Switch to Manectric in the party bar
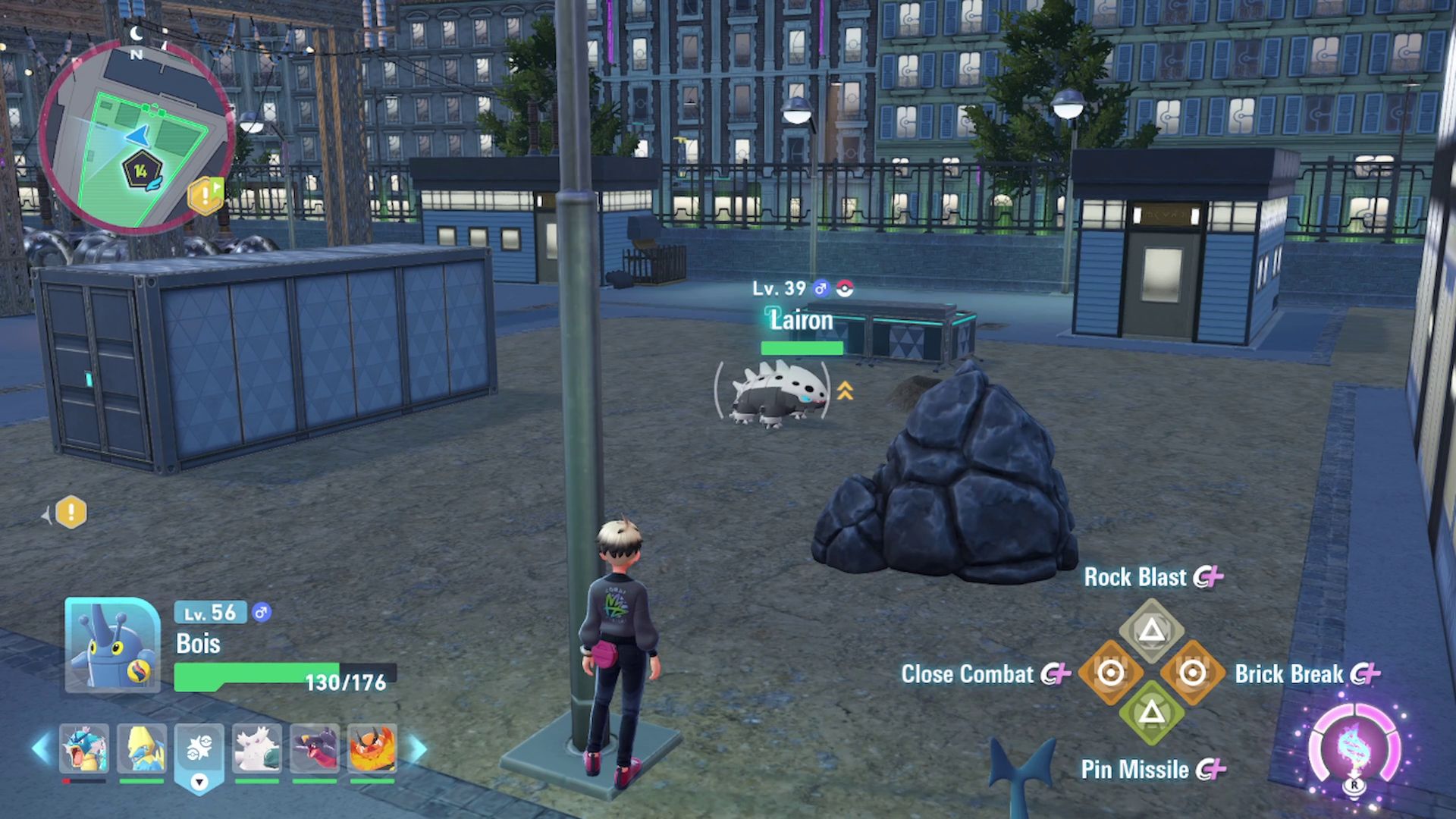Screen dimensions: 1456x819 coord(142,749)
